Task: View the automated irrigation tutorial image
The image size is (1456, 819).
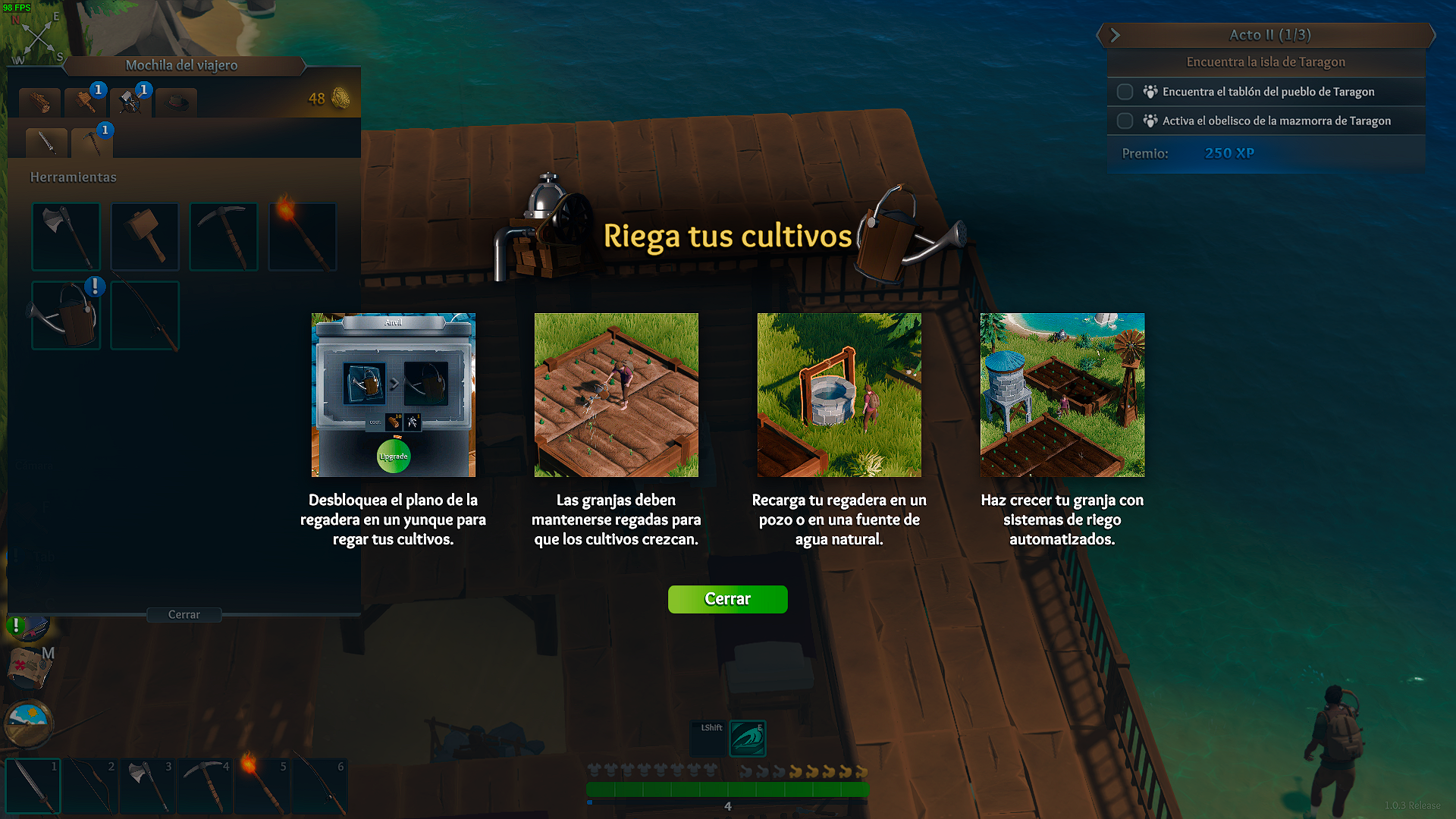Action: click(1062, 395)
